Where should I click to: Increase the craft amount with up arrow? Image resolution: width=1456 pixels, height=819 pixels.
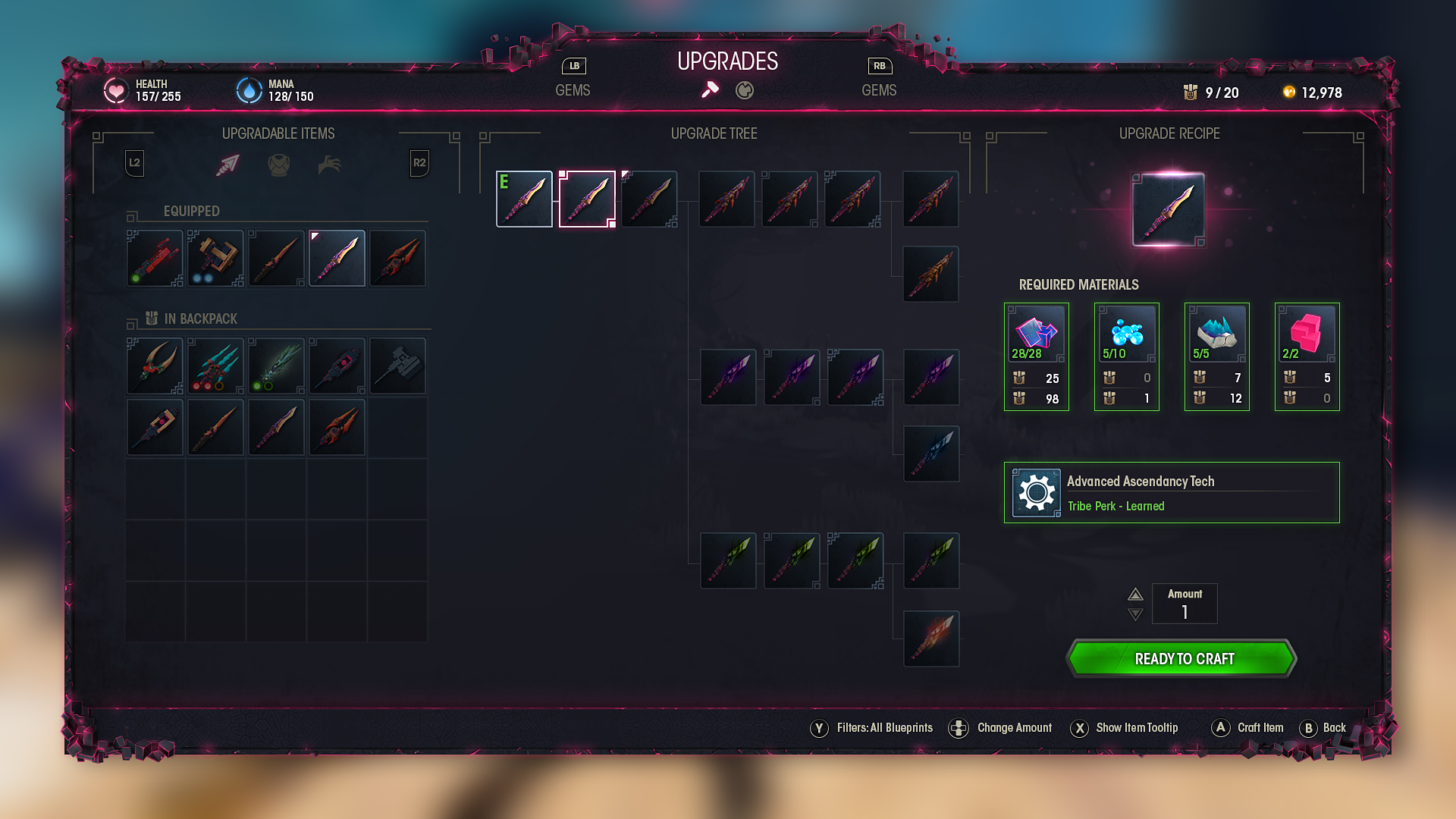click(1135, 595)
